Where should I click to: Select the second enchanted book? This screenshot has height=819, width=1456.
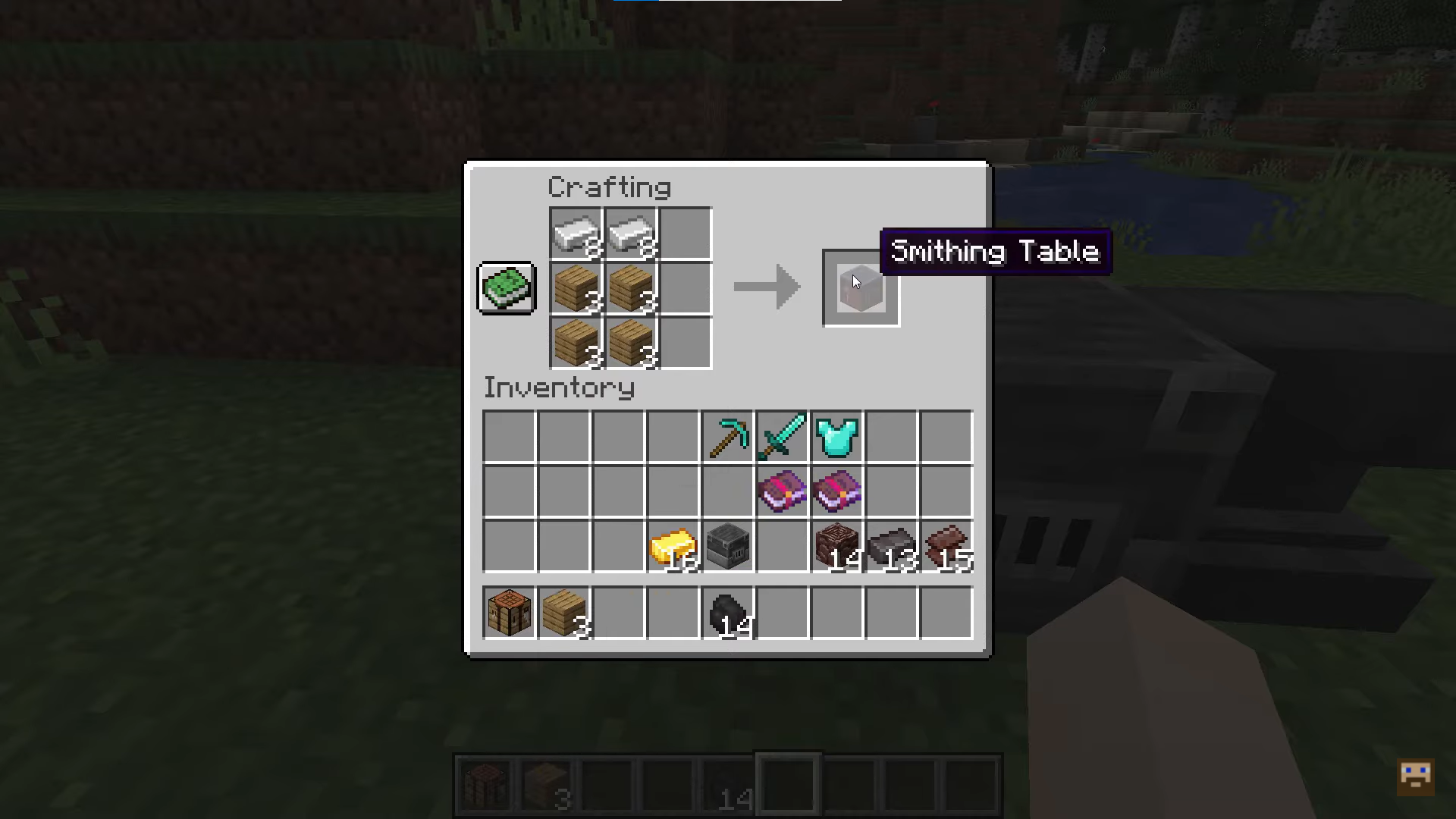pos(836,491)
